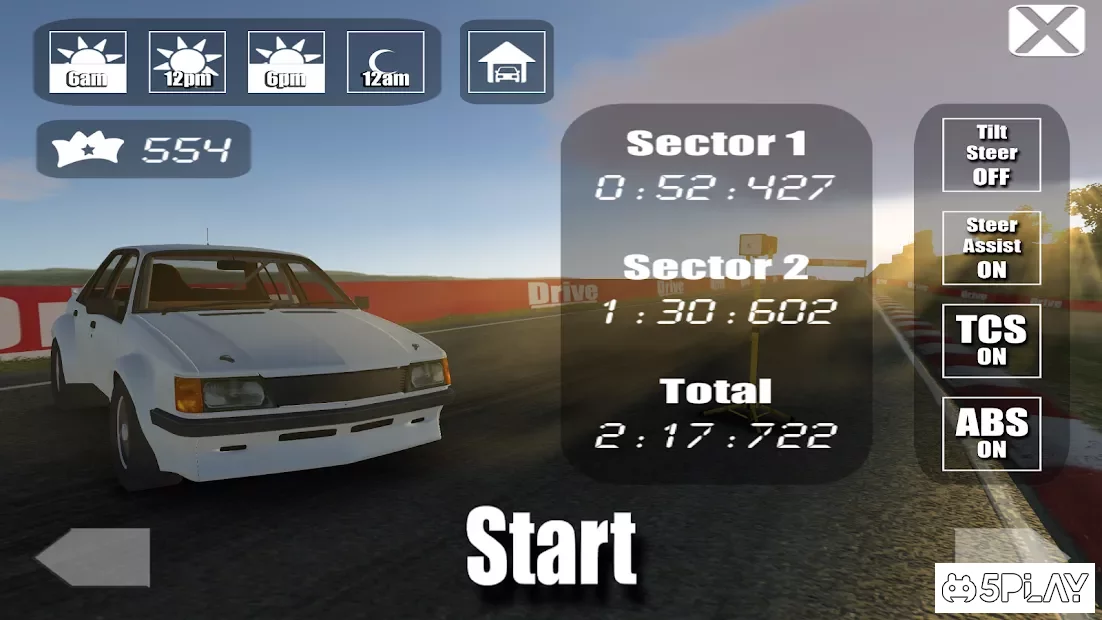
Task: Select the 6am time of day
Action: point(88,62)
